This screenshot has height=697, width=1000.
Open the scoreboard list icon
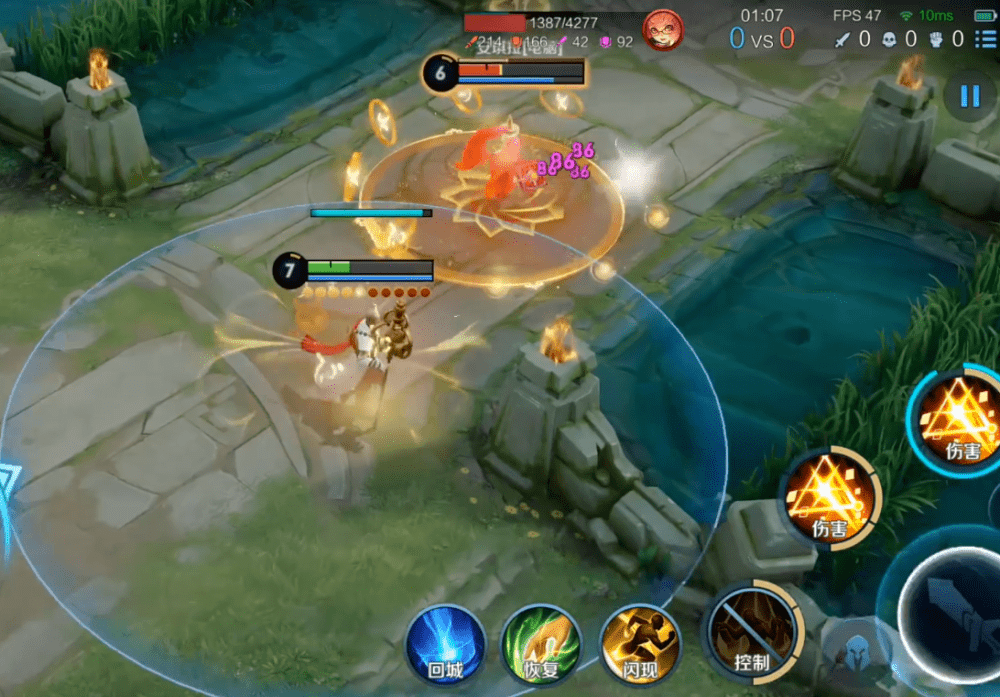click(985, 39)
